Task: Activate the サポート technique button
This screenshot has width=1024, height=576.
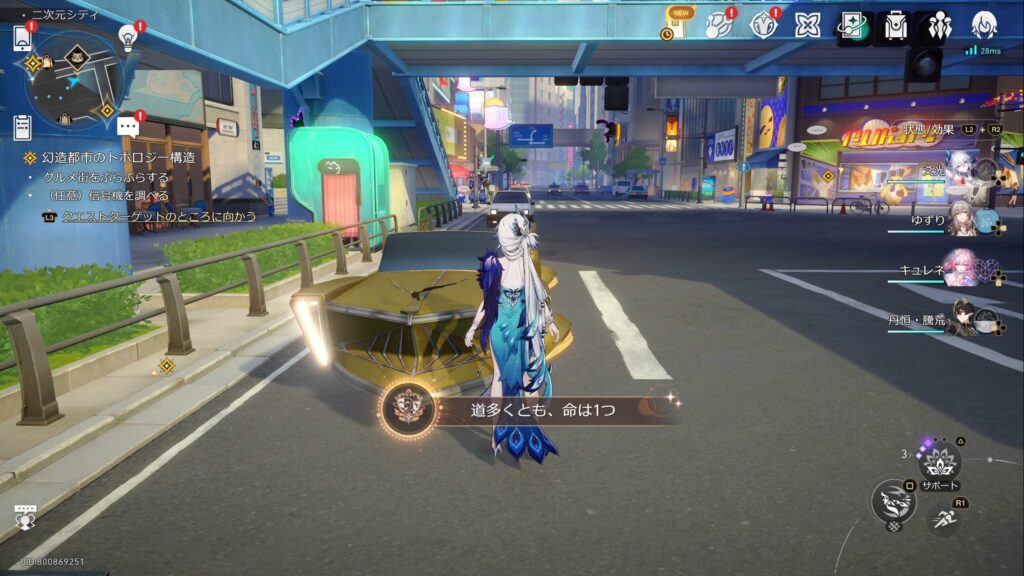Action: point(940,461)
